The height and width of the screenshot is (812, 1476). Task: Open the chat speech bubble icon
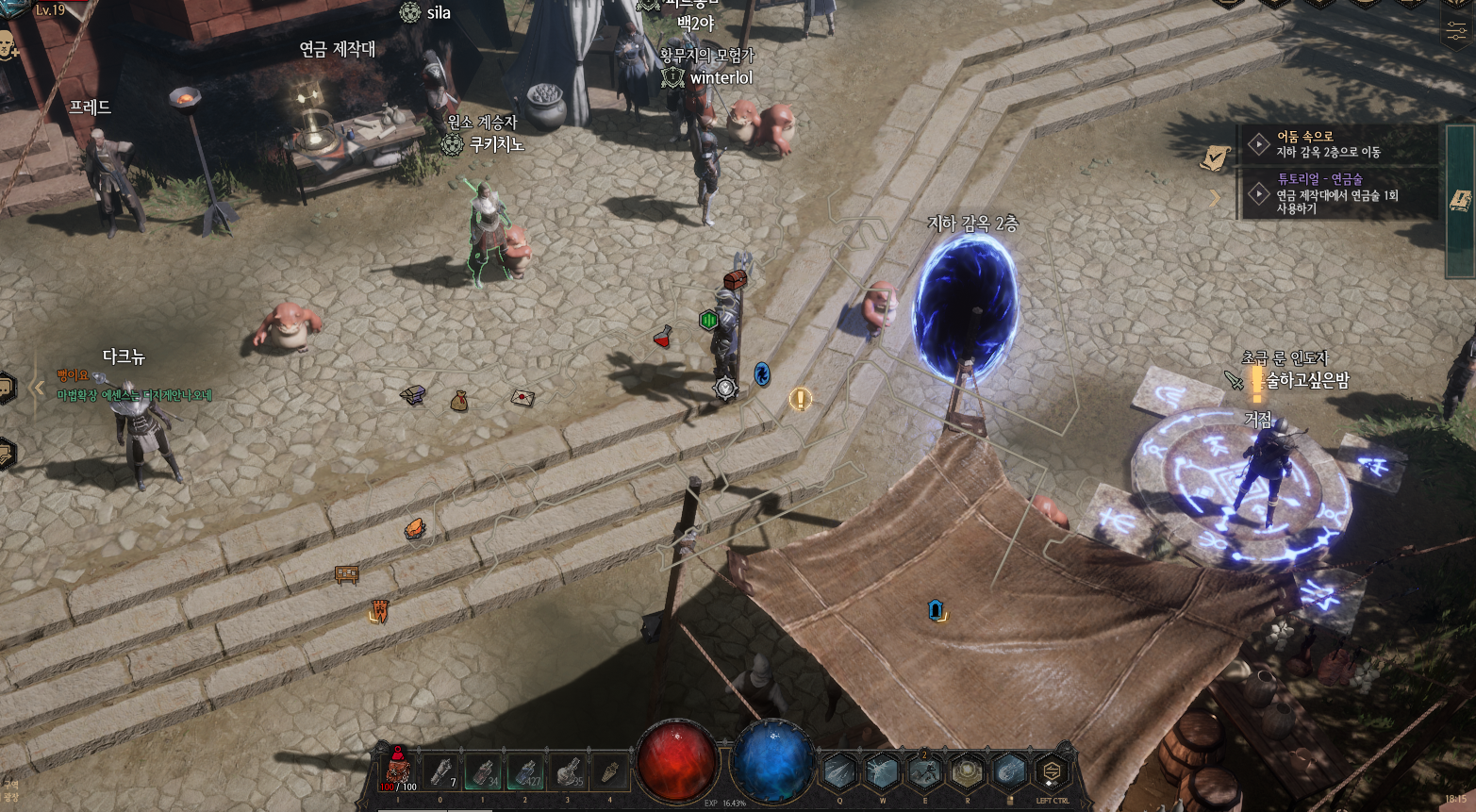pyautogui.click(x=7, y=388)
